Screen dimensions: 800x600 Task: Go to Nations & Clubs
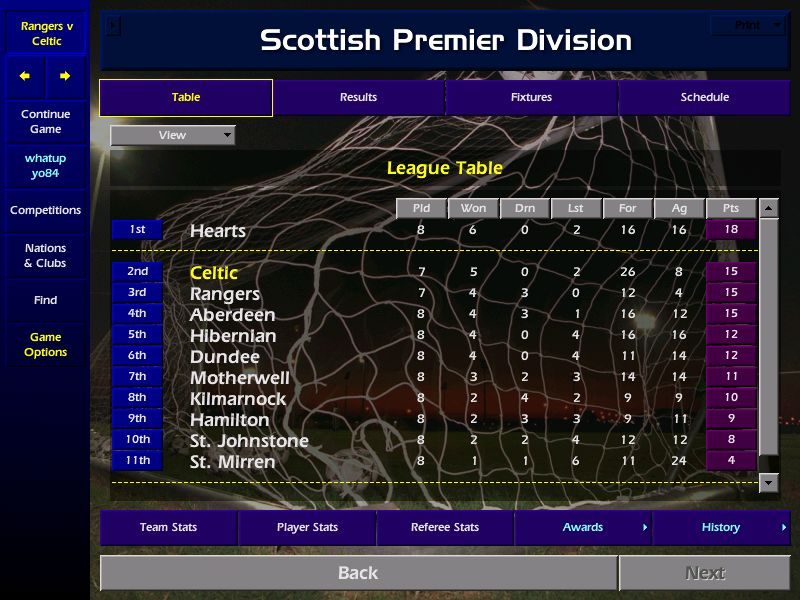pos(45,256)
